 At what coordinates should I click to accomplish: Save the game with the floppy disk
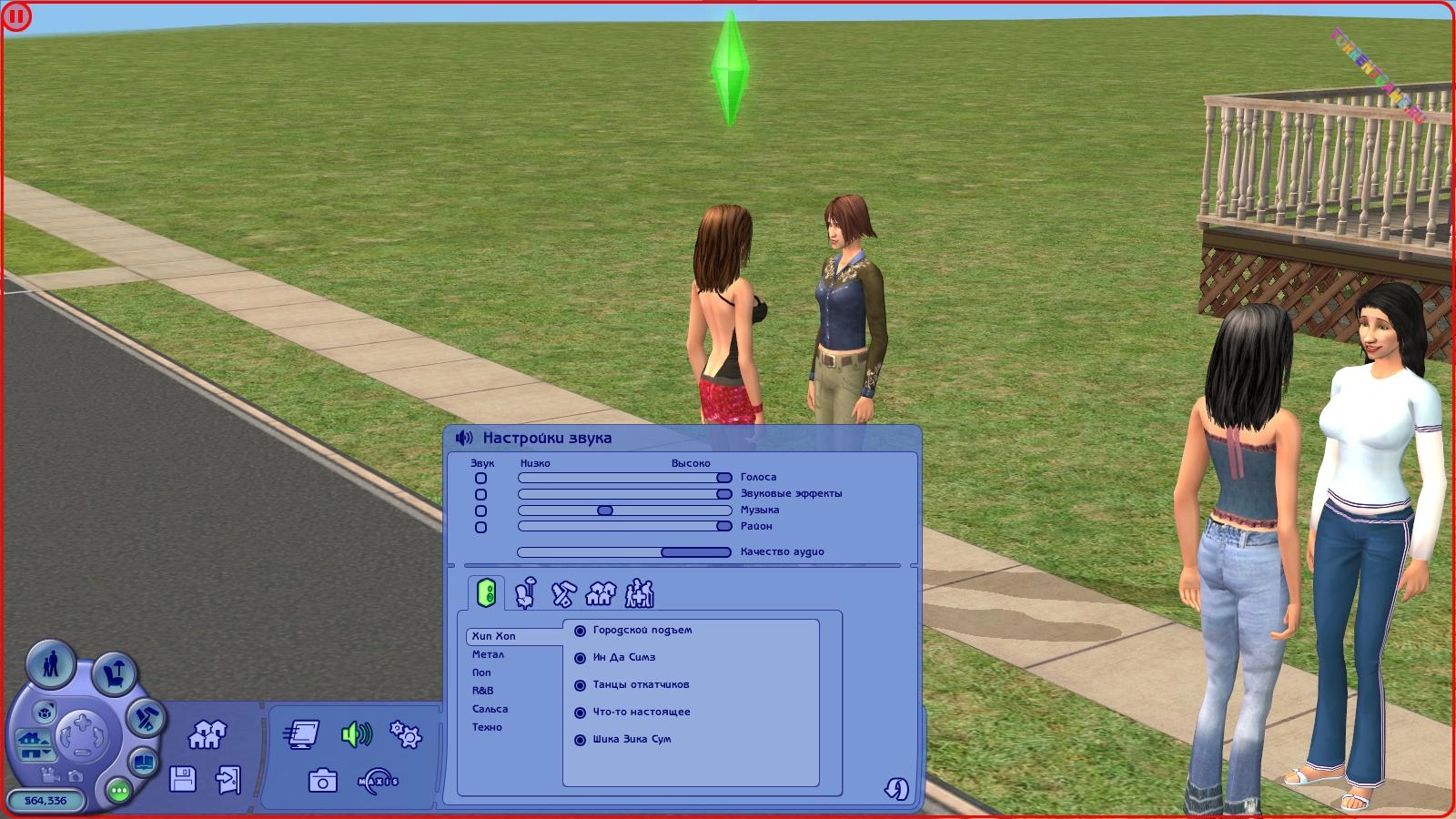183,779
